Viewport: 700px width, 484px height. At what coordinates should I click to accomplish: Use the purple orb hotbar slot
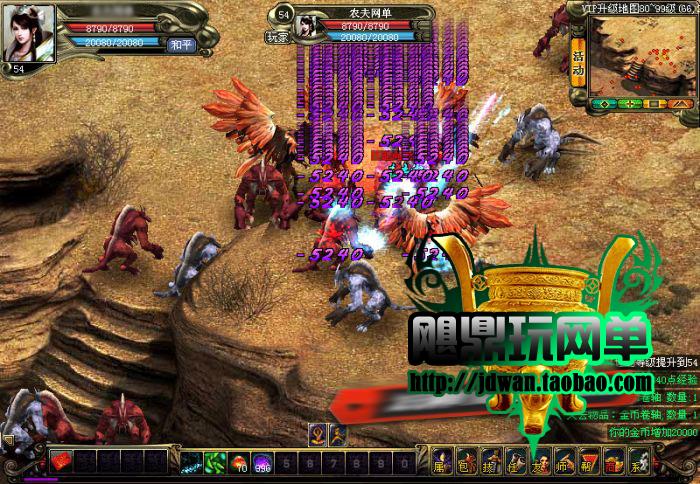coord(264,462)
